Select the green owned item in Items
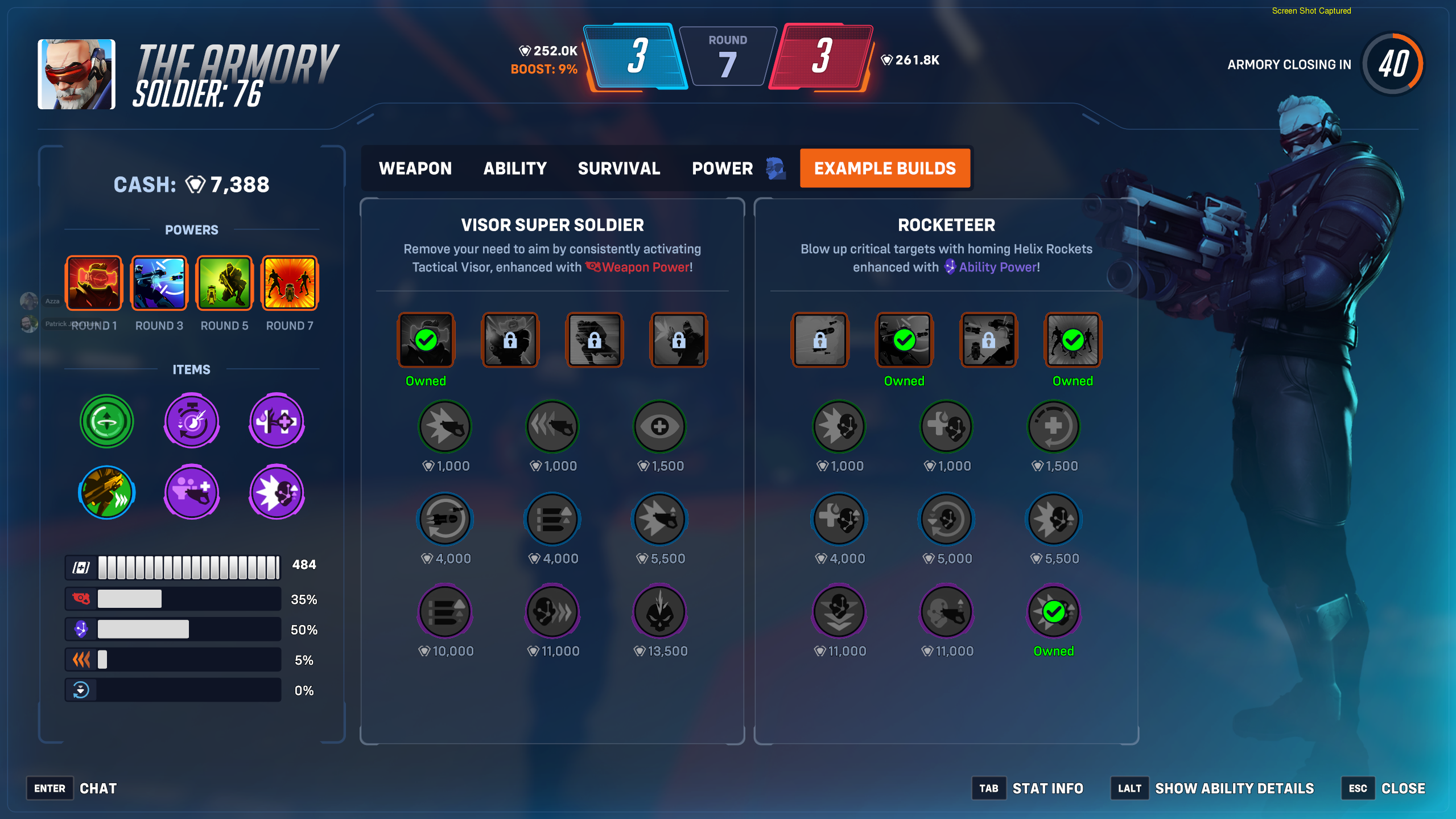This screenshot has width=1456, height=819. point(106,421)
